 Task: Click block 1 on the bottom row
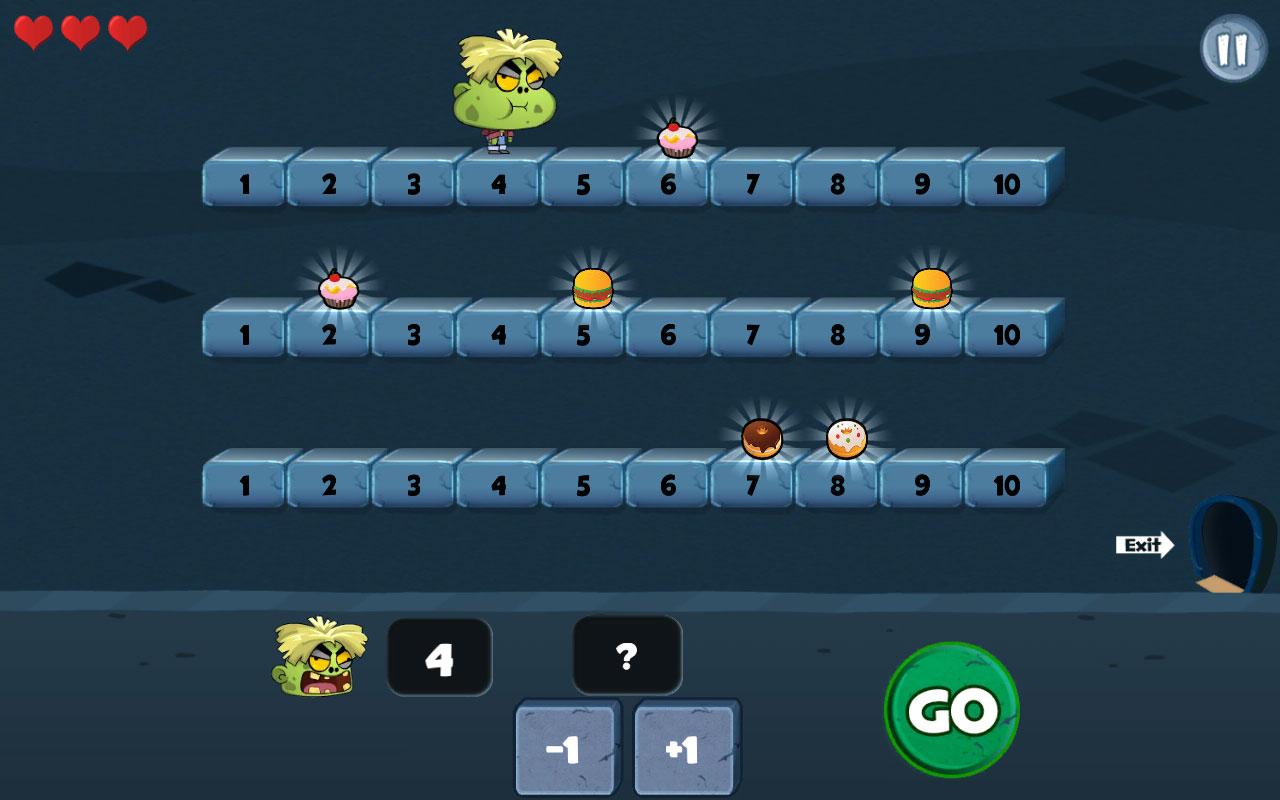tap(243, 484)
